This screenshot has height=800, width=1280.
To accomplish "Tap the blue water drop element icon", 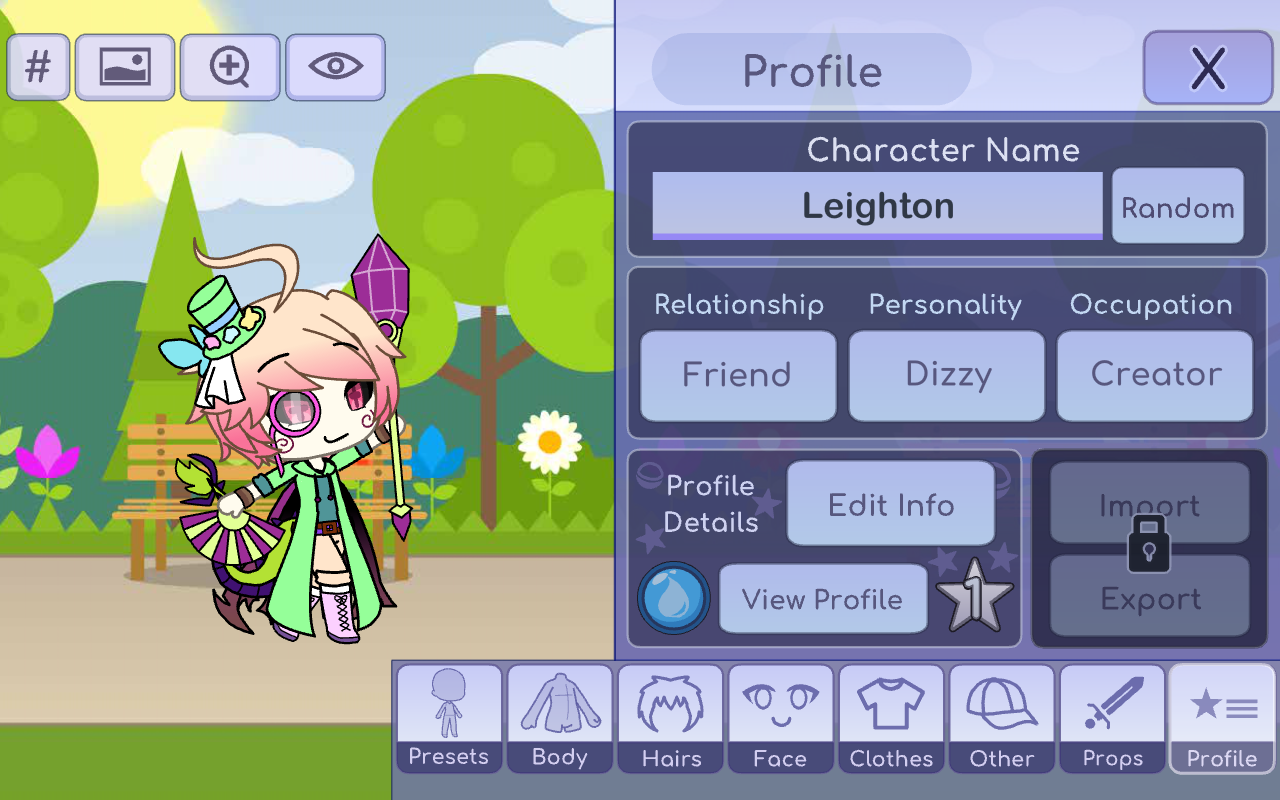I will [x=674, y=598].
